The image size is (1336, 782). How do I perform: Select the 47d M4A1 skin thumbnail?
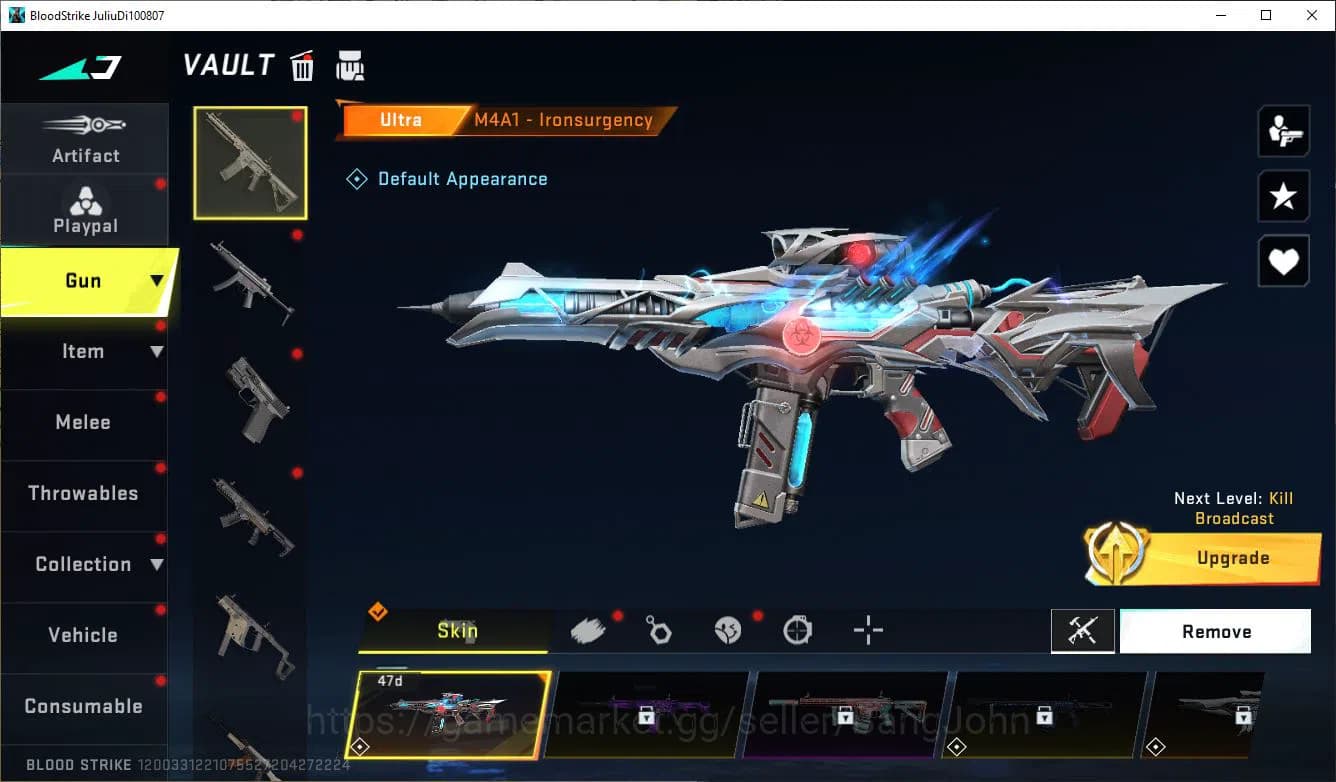[452, 714]
